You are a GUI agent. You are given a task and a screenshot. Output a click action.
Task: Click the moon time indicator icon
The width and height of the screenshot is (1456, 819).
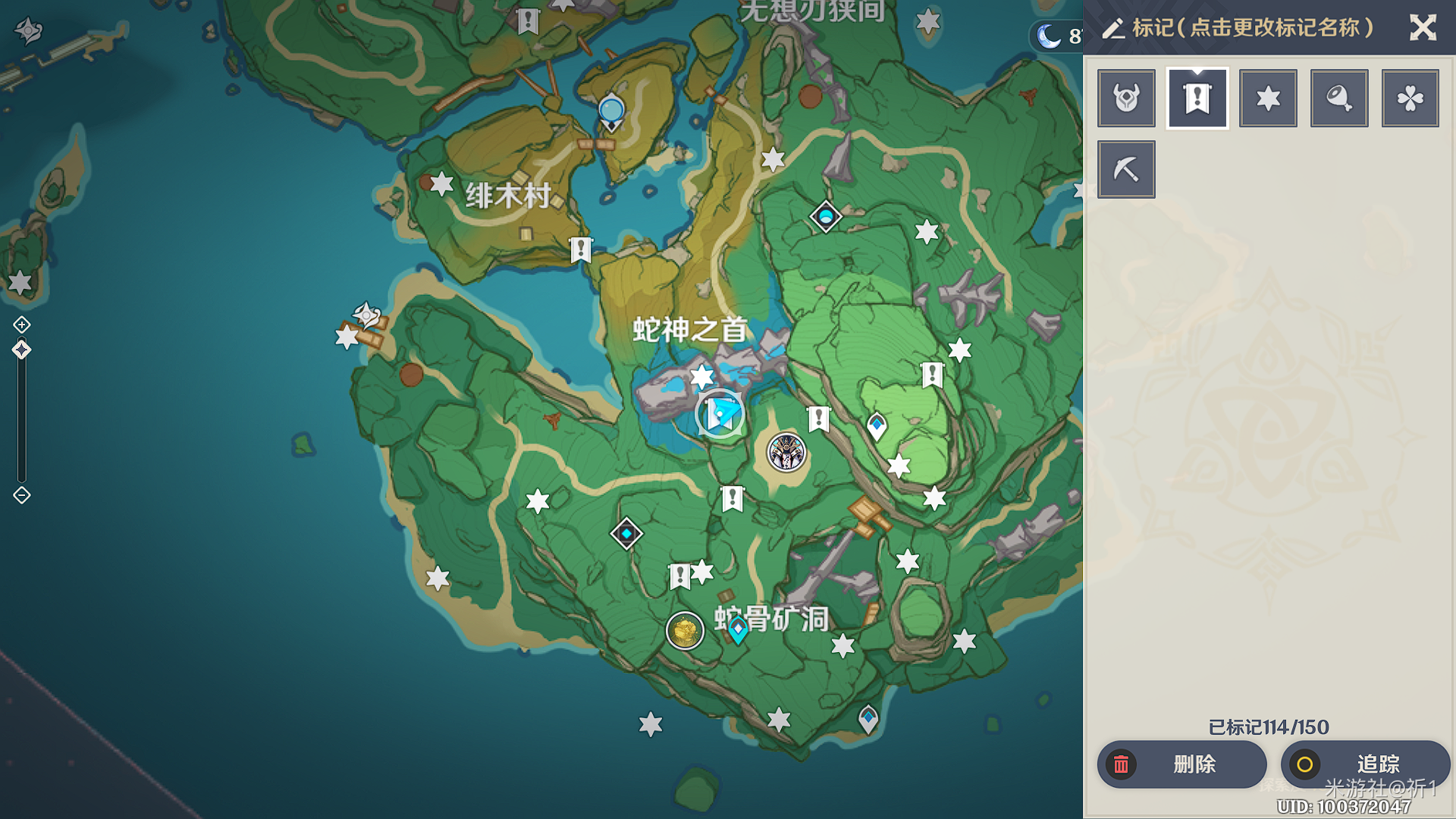pyautogui.click(x=1050, y=36)
